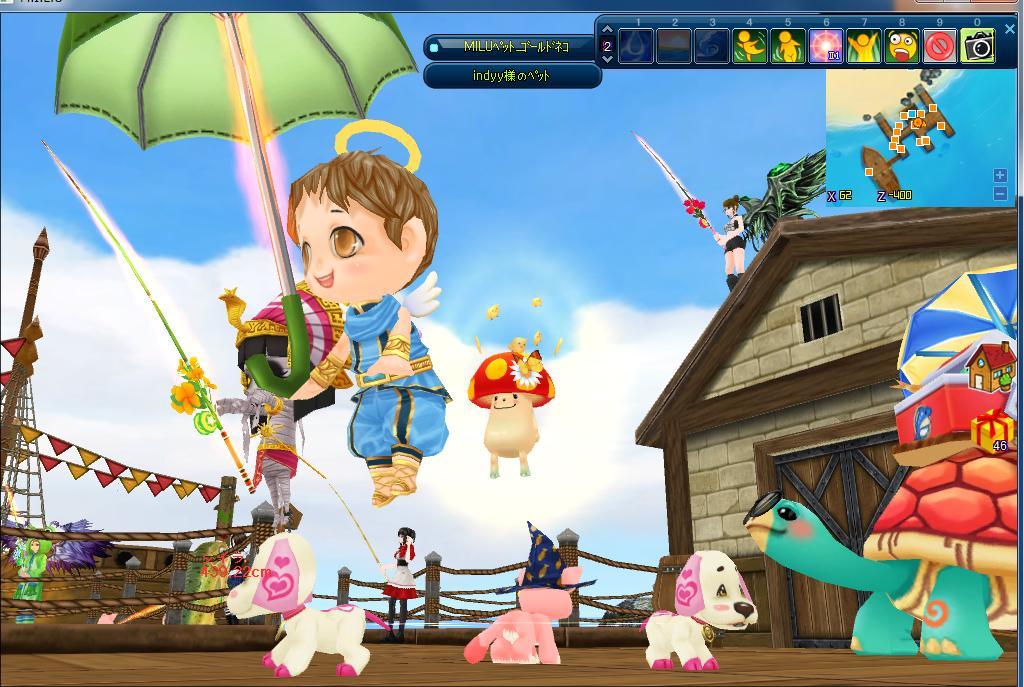The width and height of the screenshot is (1024, 687).
Task: Zoom out the minimap with minus button
Action: click(x=1000, y=194)
